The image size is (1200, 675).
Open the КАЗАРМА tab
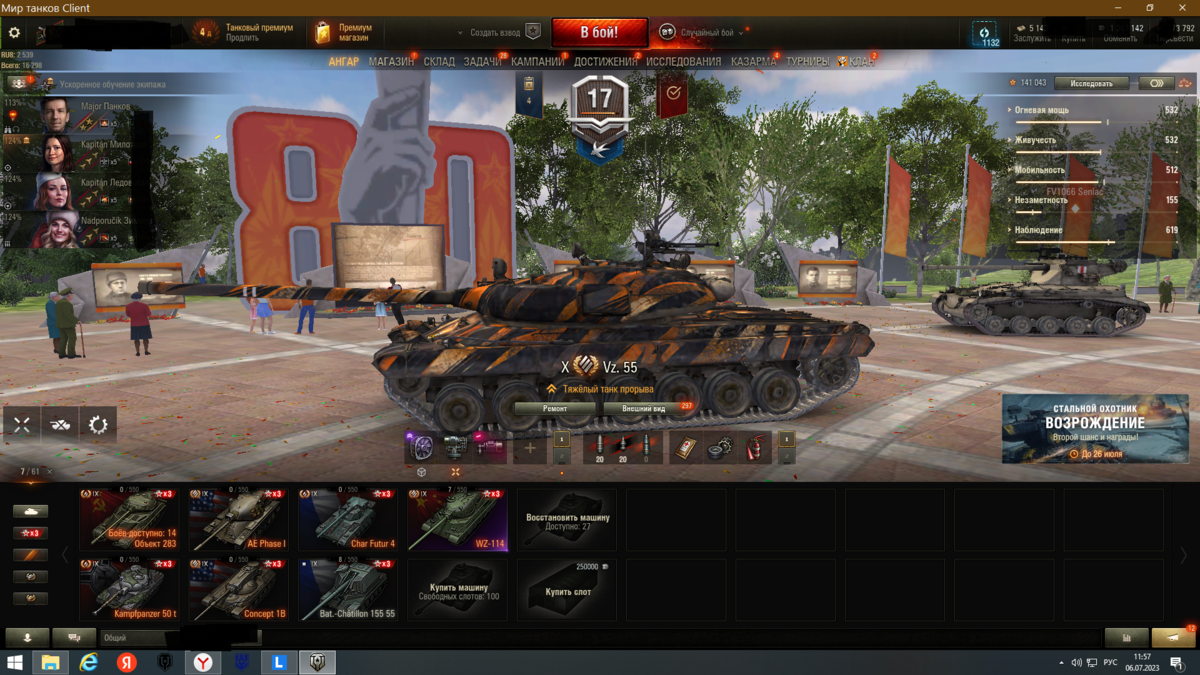pos(753,62)
